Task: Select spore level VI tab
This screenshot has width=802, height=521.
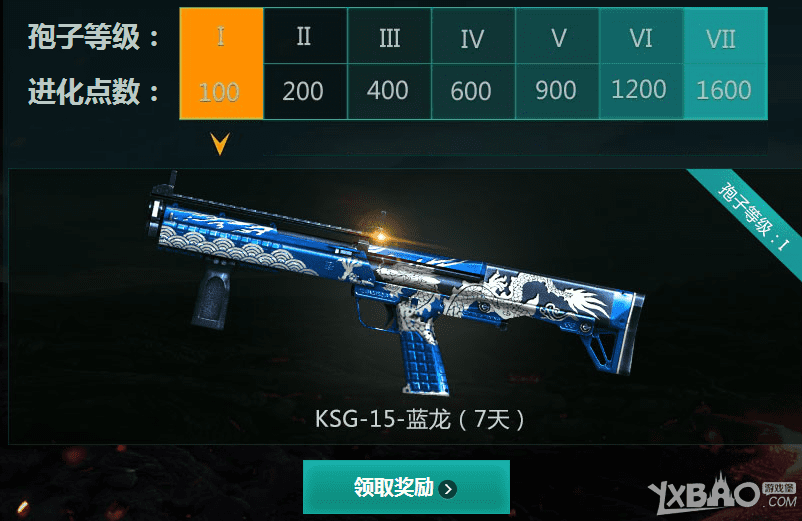Action: (x=640, y=64)
